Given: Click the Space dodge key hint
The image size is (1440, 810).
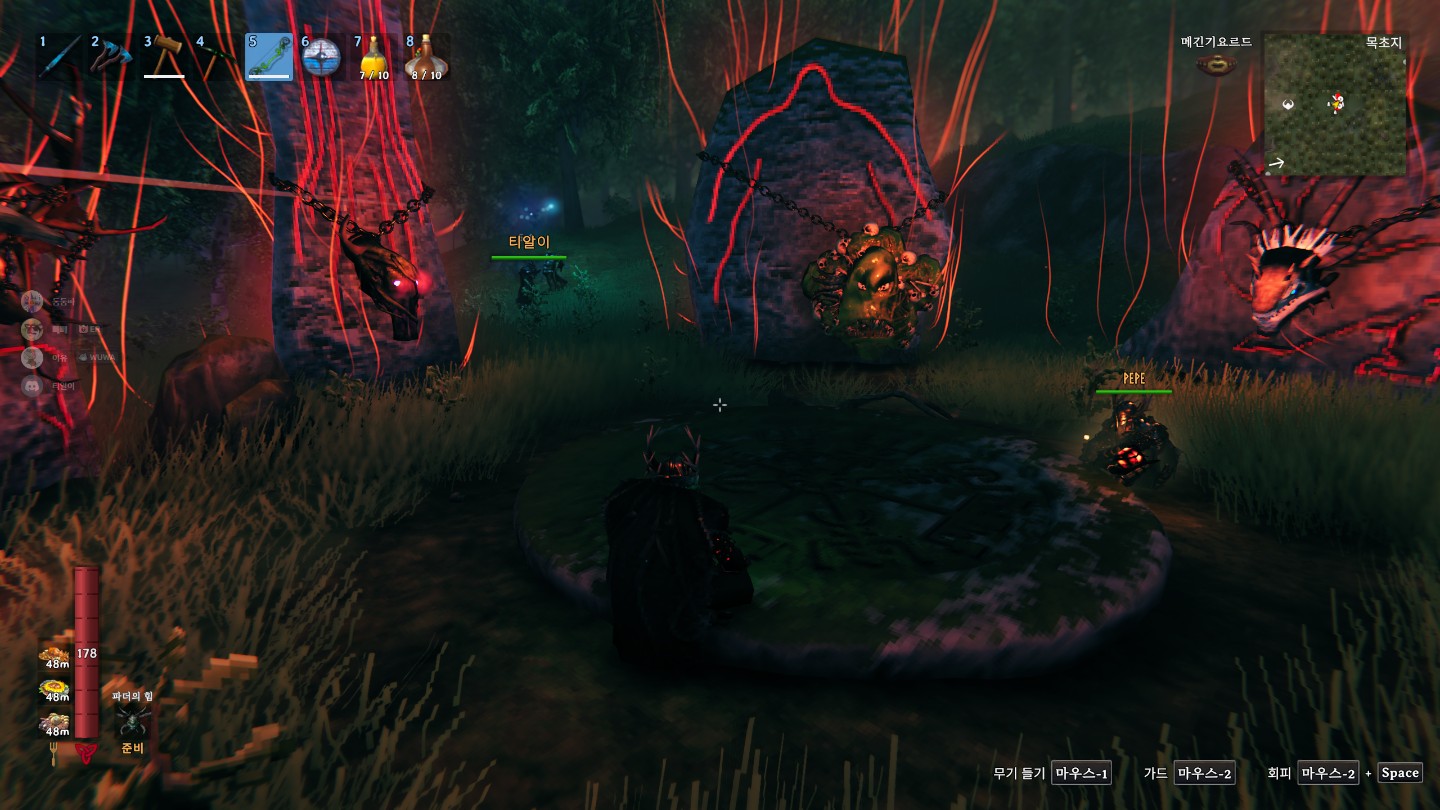Looking at the screenshot, I should 1399,772.
